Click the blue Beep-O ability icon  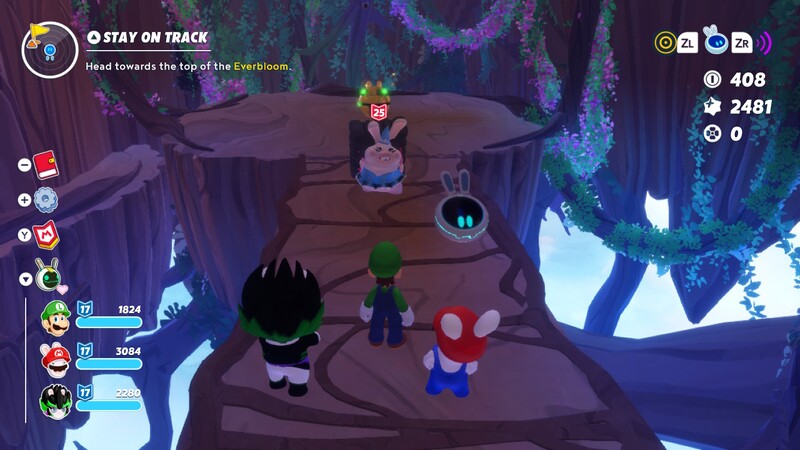coord(715,40)
